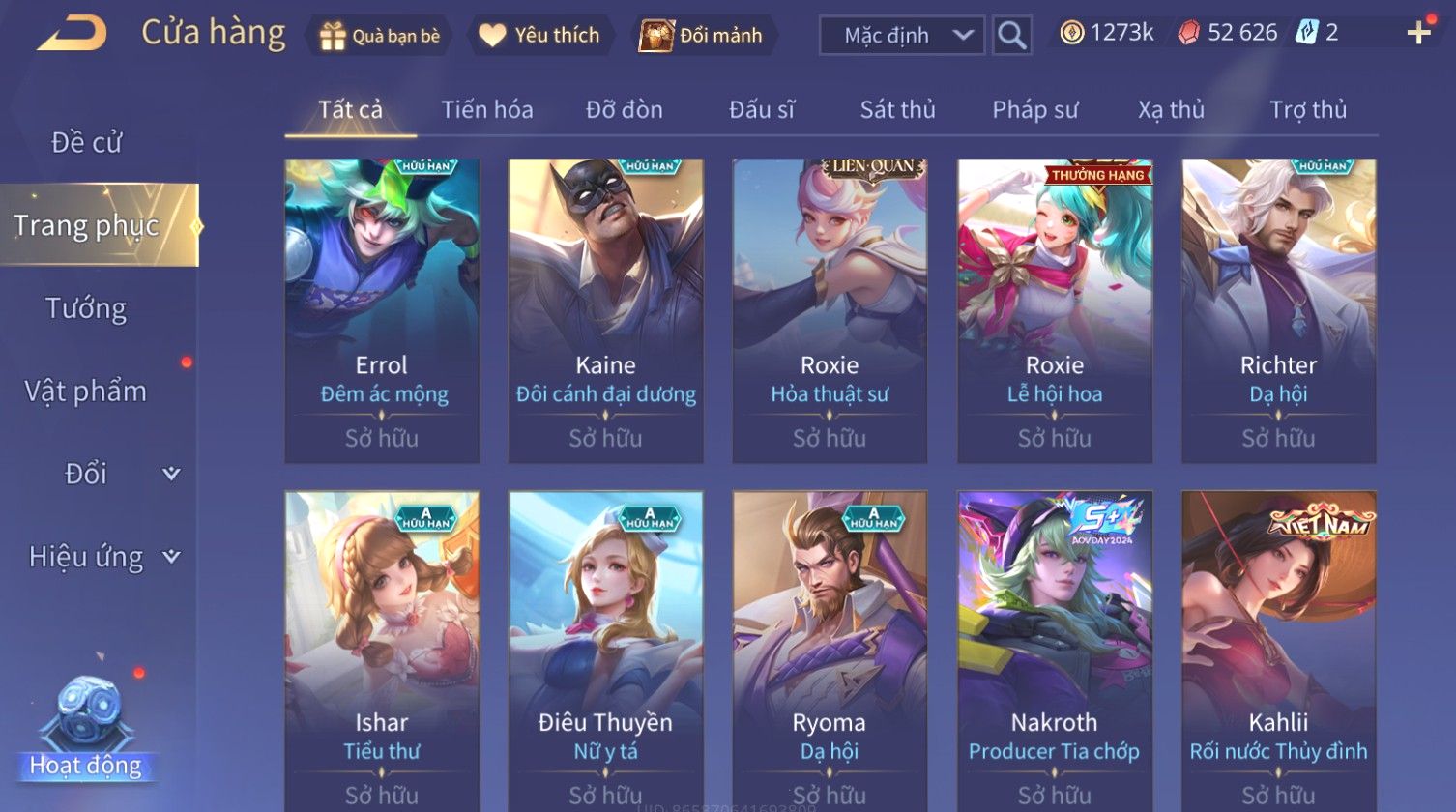Expand the Mặc định sort dropdown
This screenshot has height=812, width=1456.
[x=901, y=36]
